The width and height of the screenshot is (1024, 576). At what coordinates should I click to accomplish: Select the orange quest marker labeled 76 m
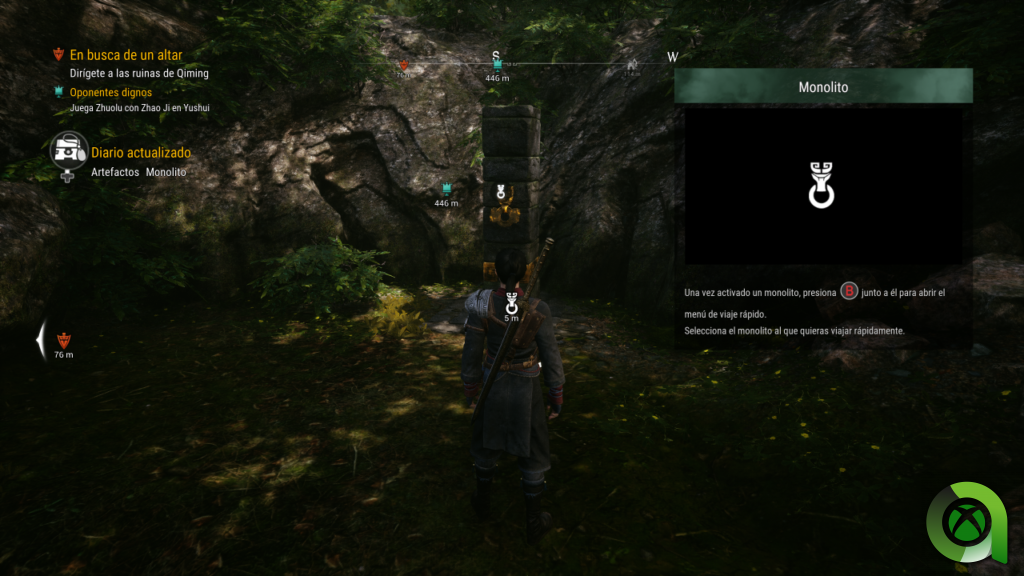click(x=64, y=340)
